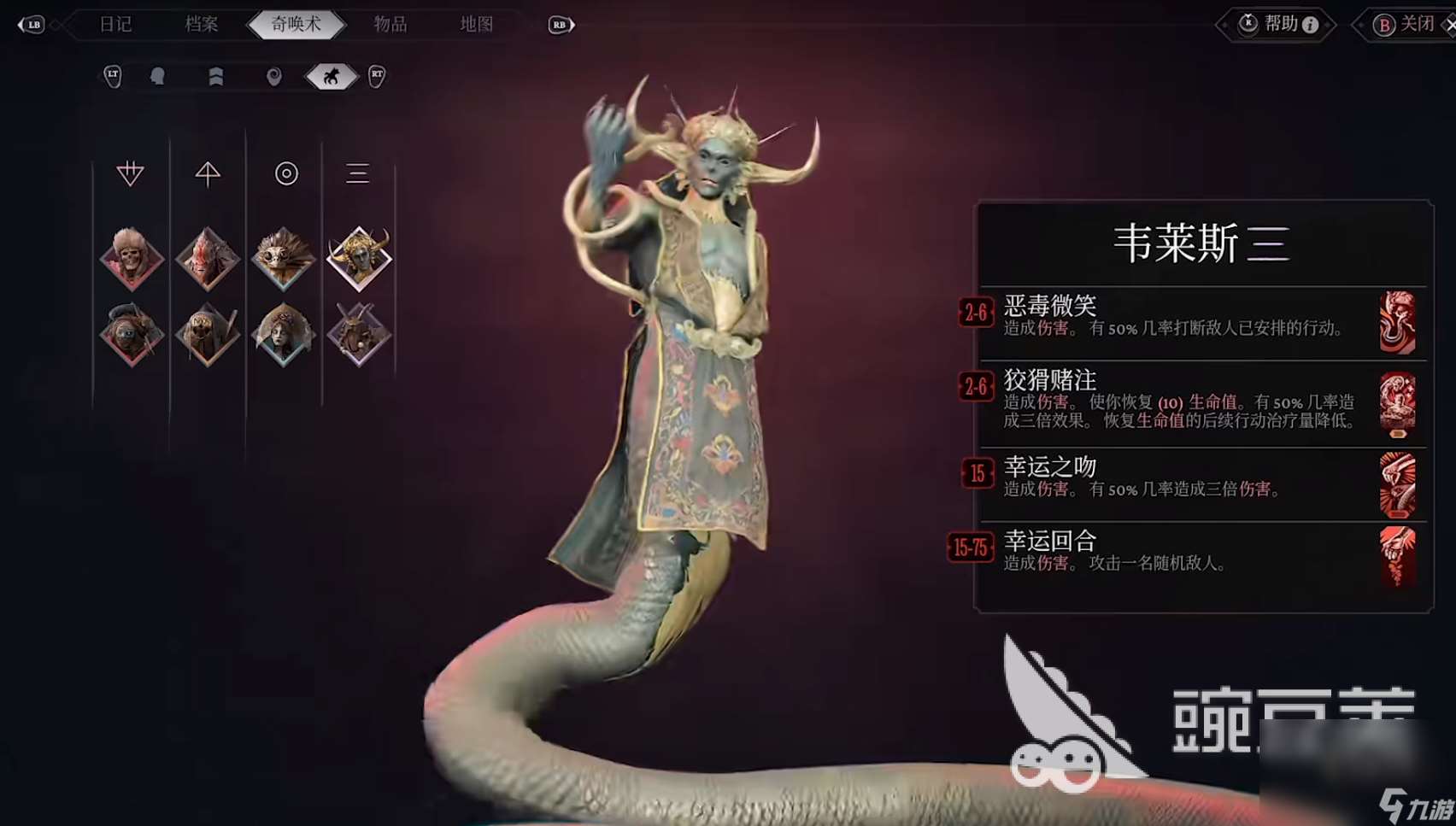Toggle the inverted triangle rune category filter
This screenshot has height=826, width=1456.
130,173
